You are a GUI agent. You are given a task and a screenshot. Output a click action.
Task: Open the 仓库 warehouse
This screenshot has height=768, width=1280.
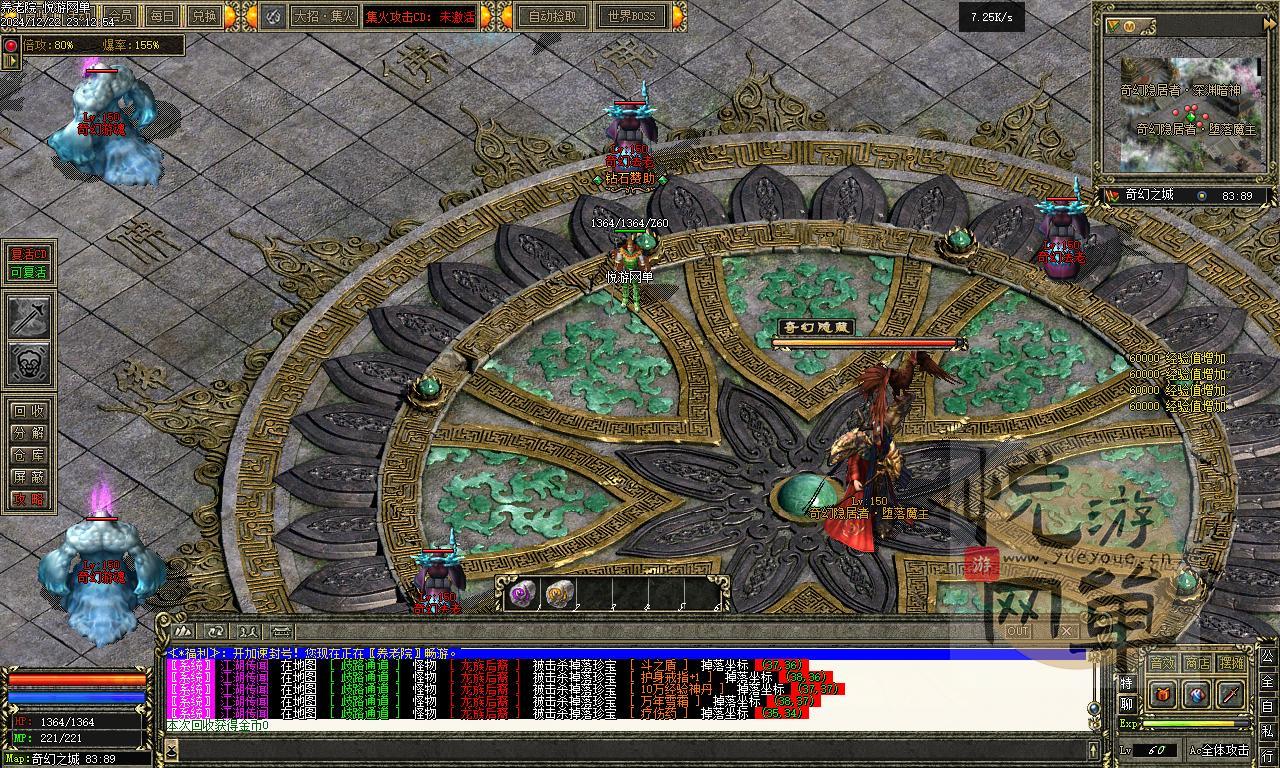click(28, 455)
